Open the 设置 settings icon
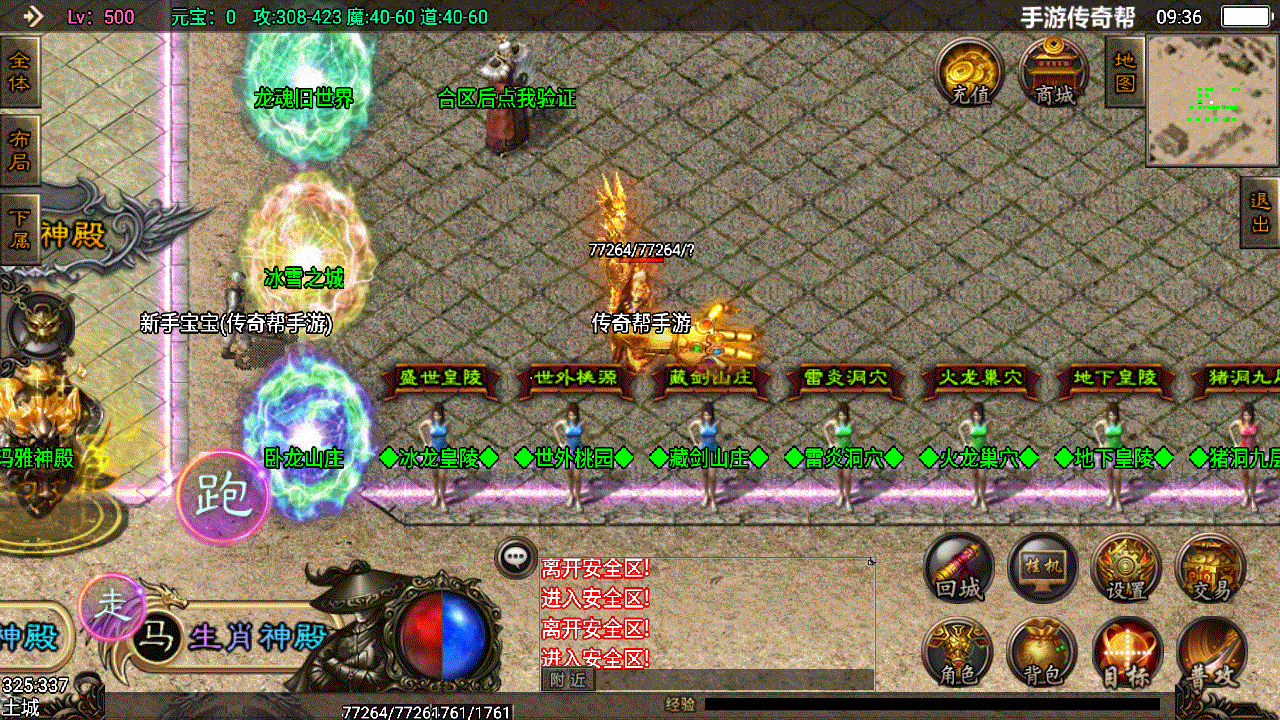Screen dimensions: 1280x720 [1124, 565]
